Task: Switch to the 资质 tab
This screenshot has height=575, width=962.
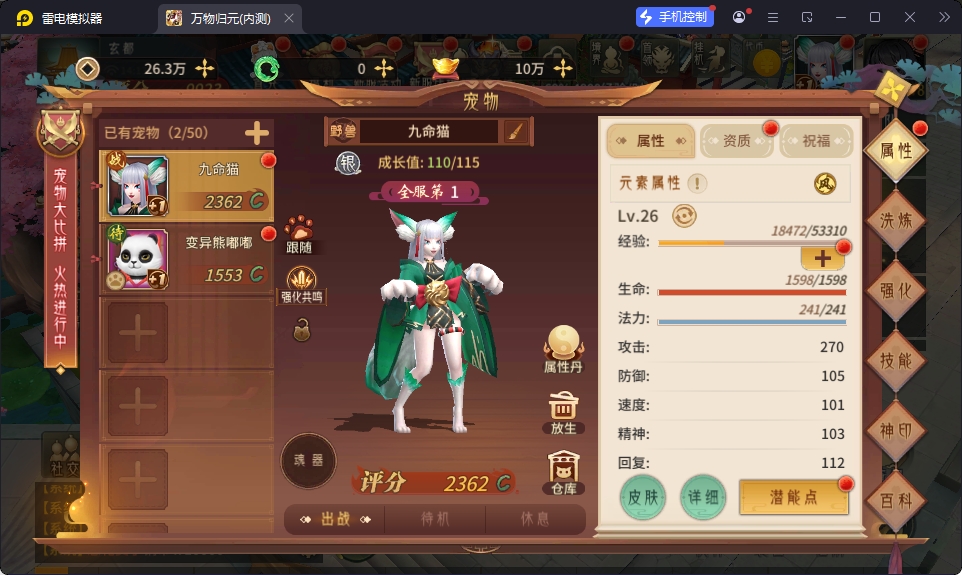Action: click(737, 141)
